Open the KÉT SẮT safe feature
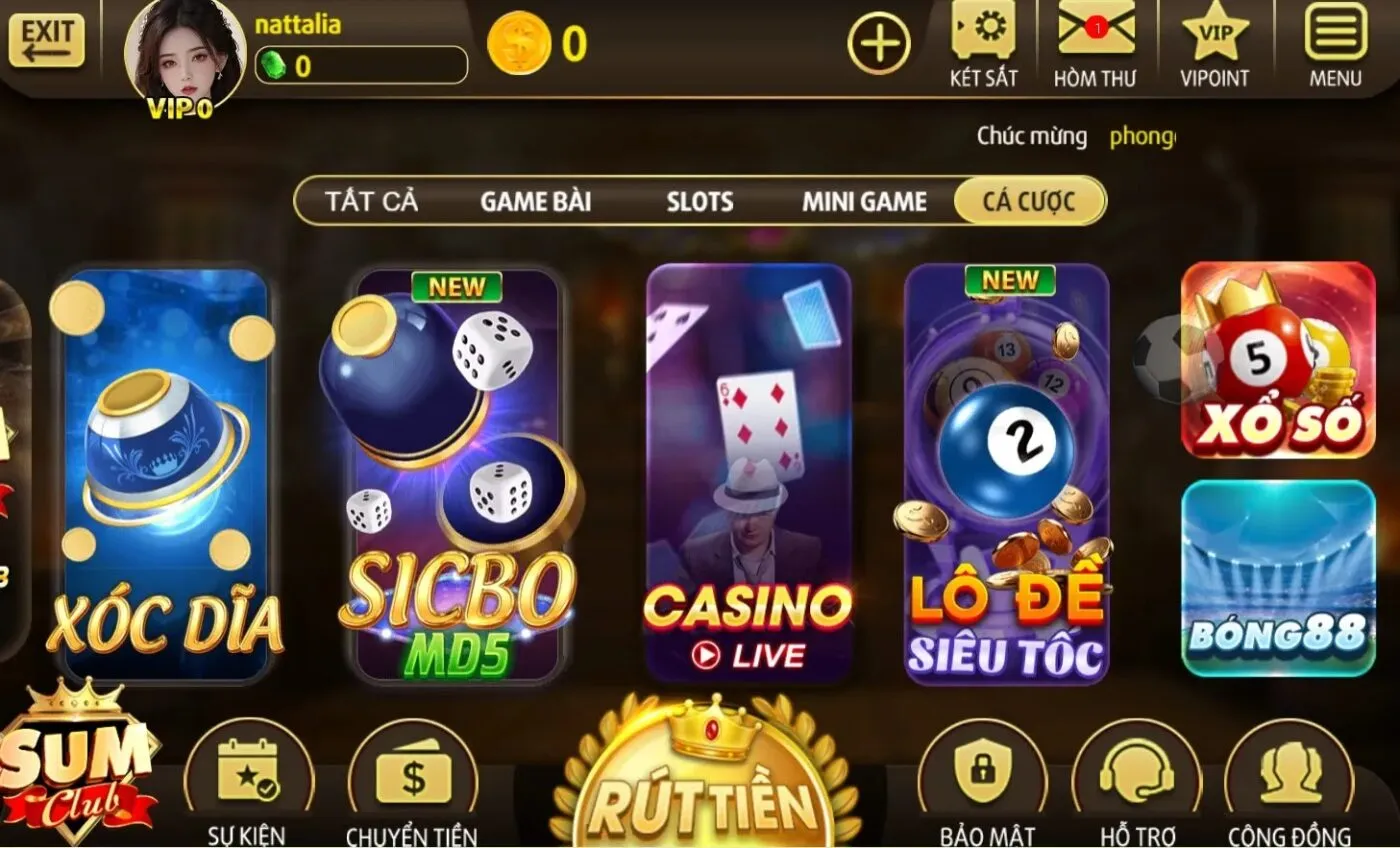This screenshot has height=848, width=1400. pos(982,42)
